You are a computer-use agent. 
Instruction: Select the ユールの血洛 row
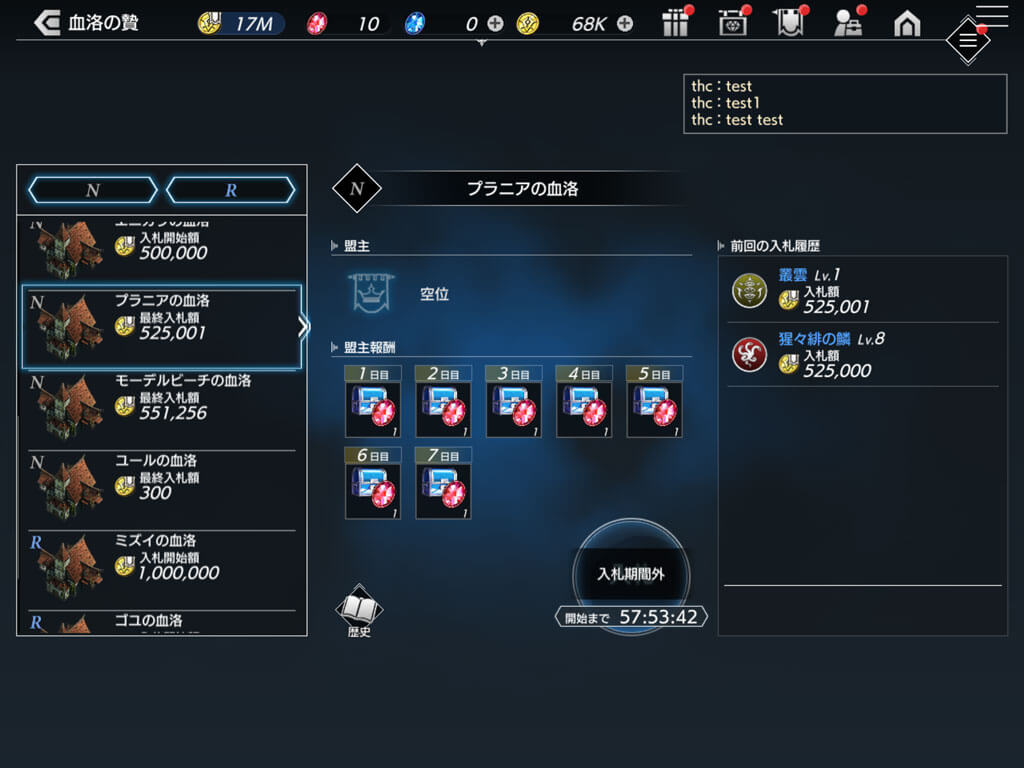click(x=161, y=486)
